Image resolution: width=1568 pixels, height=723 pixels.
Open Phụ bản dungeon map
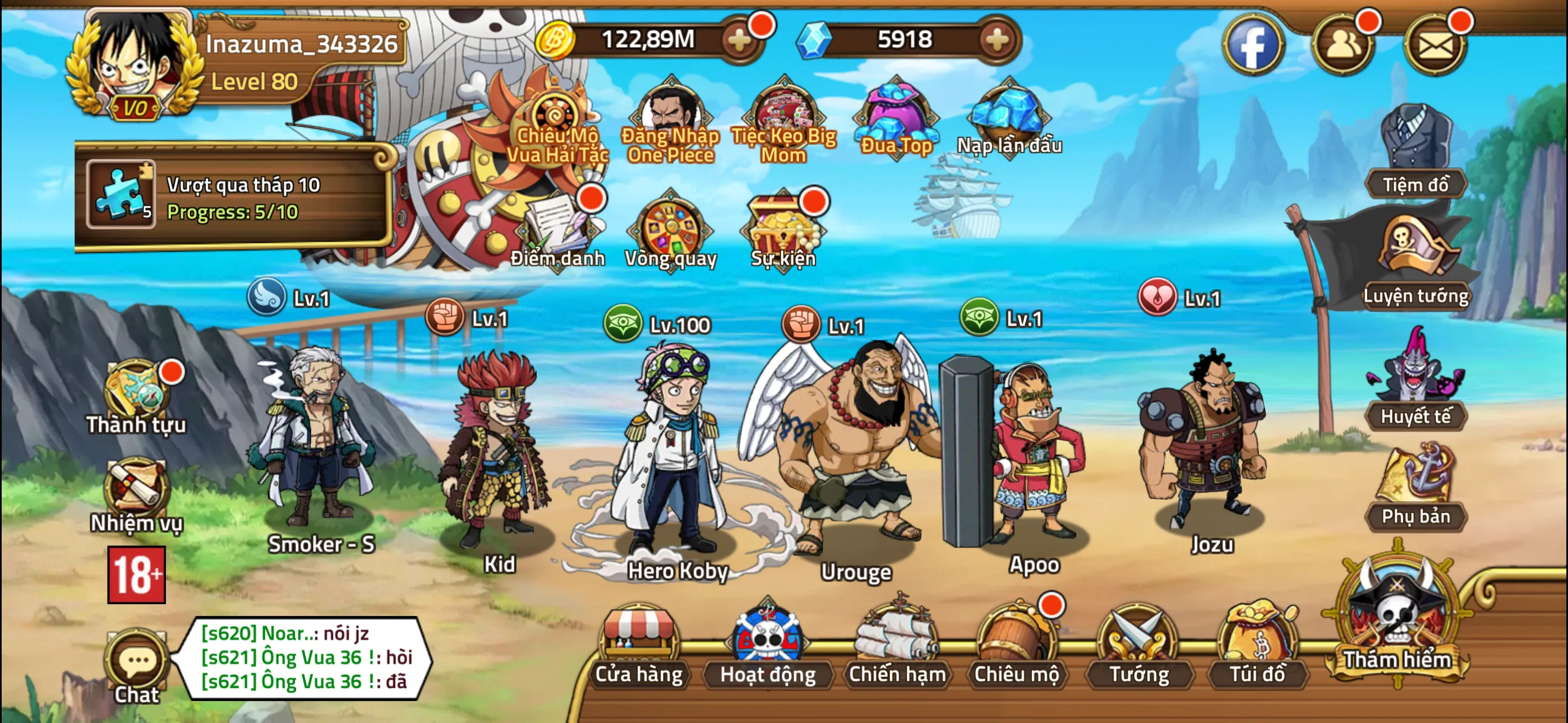click(1415, 487)
